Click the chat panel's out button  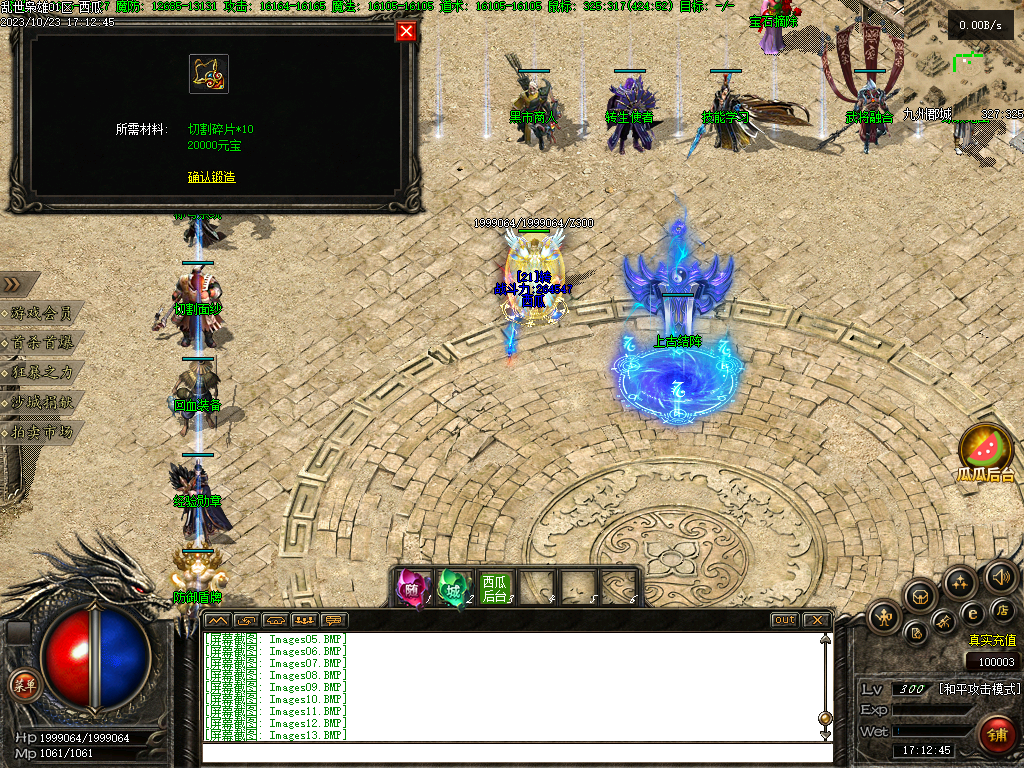coord(785,620)
